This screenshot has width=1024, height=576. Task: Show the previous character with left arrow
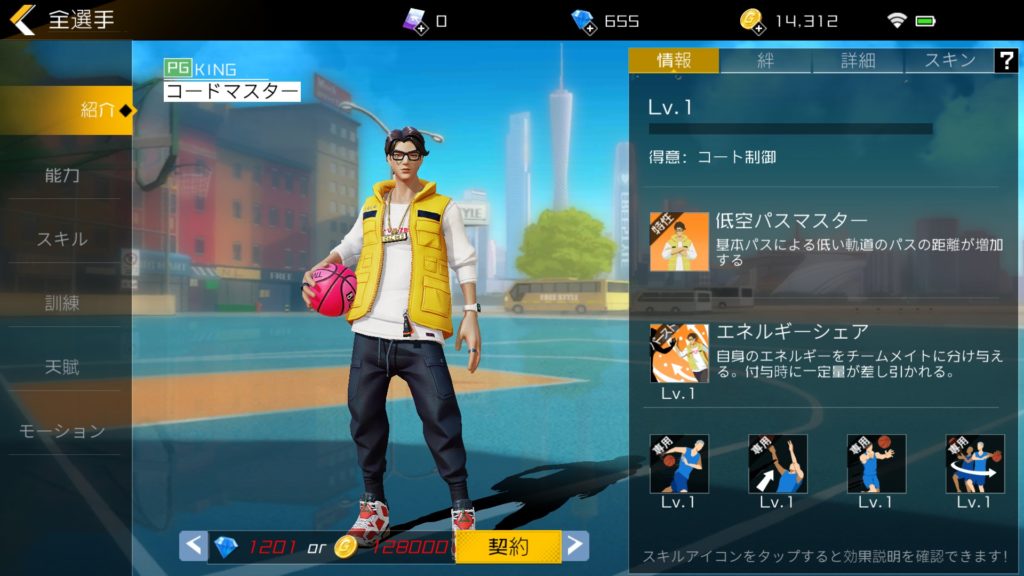coord(194,546)
